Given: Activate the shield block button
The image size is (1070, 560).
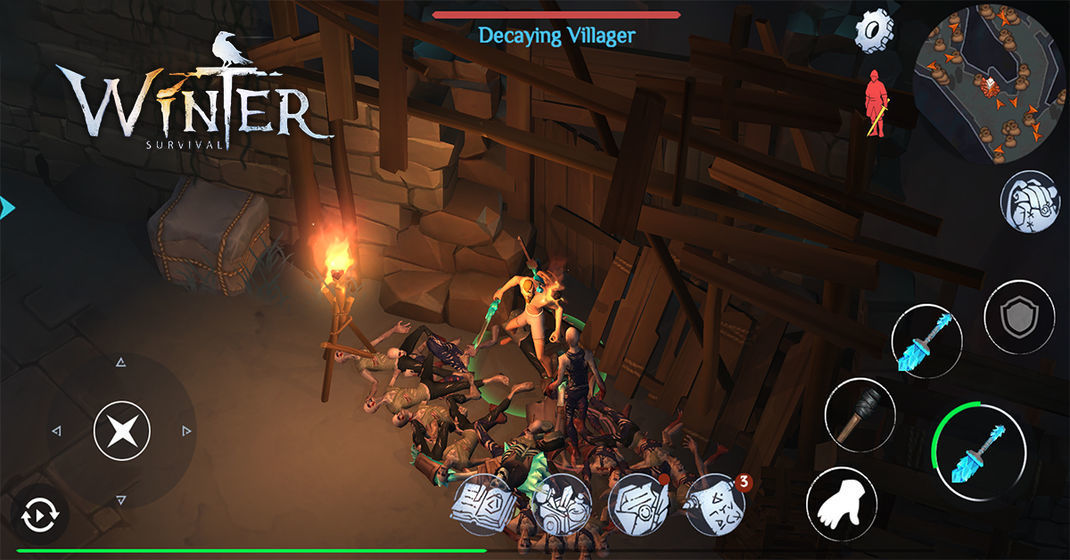Looking at the screenshot, I should click(1019, 316).
